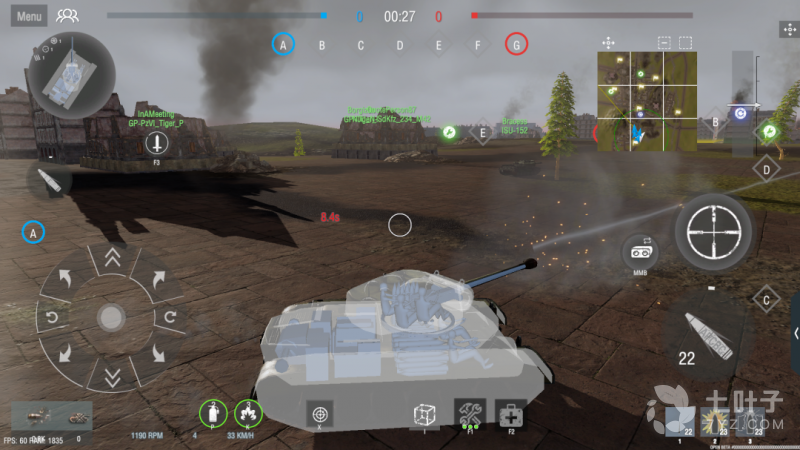Click the minimap shrink minus button
800x450 pixels.
click(664, 43)
